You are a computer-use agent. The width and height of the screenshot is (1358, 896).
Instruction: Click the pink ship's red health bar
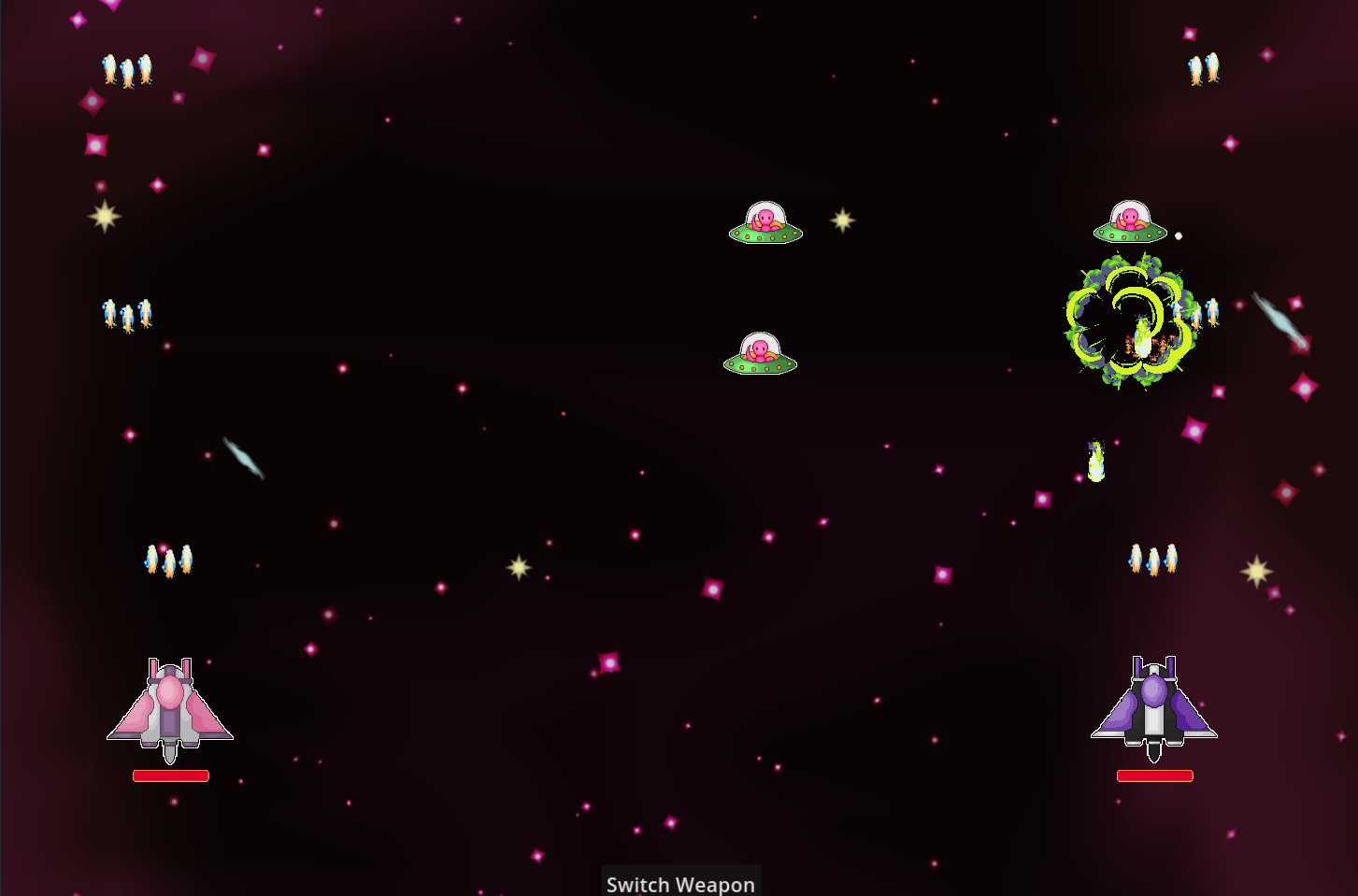tap(169, 775)
